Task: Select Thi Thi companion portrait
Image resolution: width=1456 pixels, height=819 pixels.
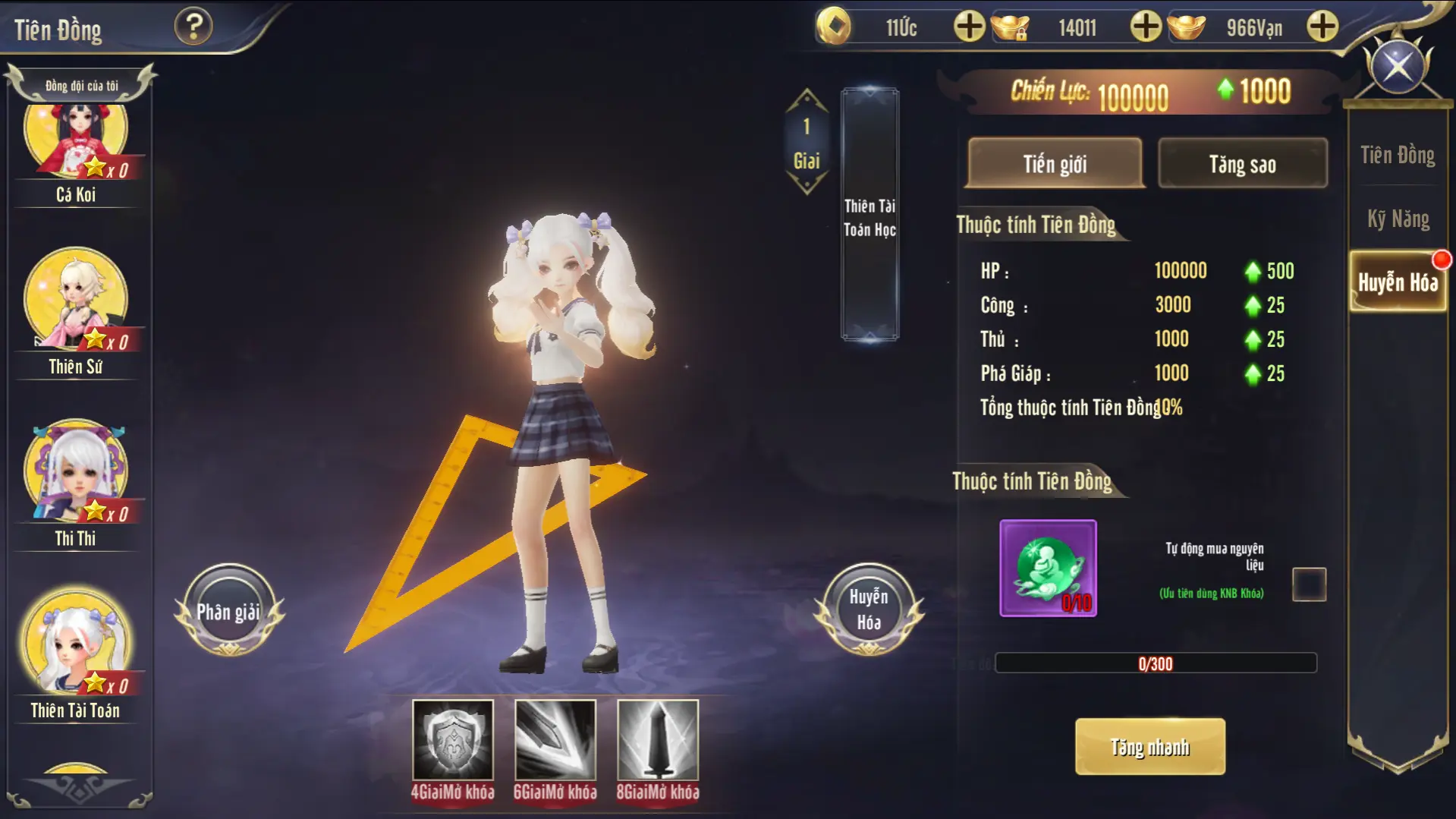Action: (x=76, y=472)
